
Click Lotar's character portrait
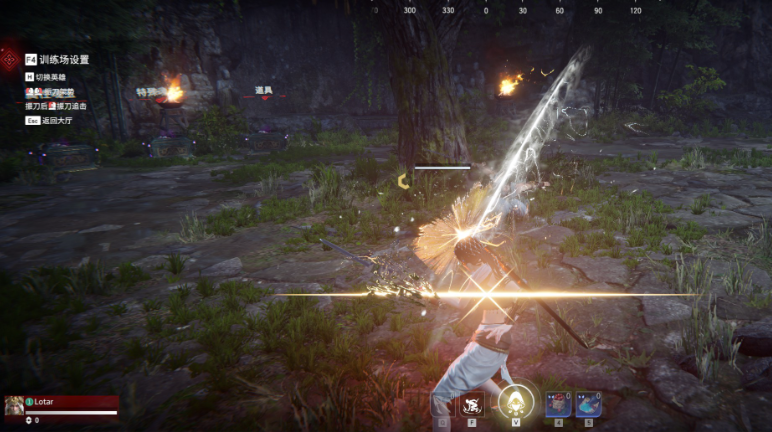14,404
